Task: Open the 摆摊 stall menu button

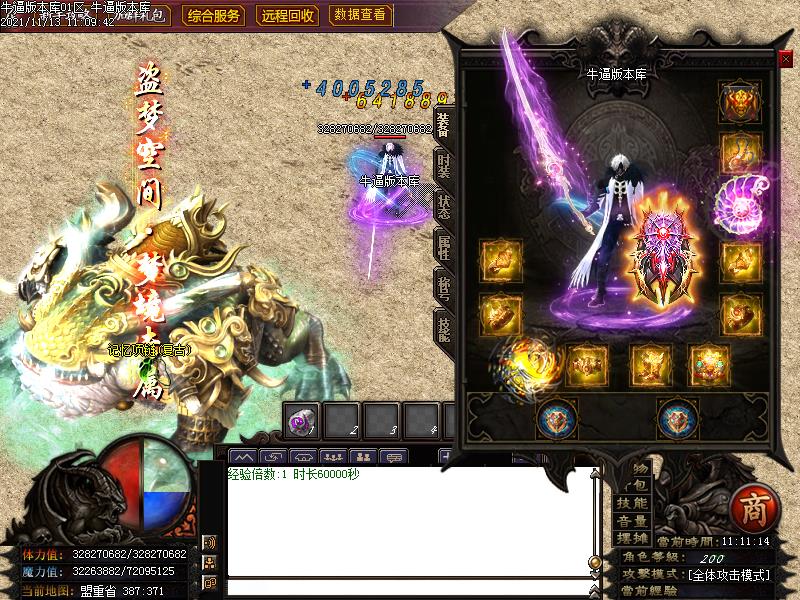Action: [x=632, y=539]
